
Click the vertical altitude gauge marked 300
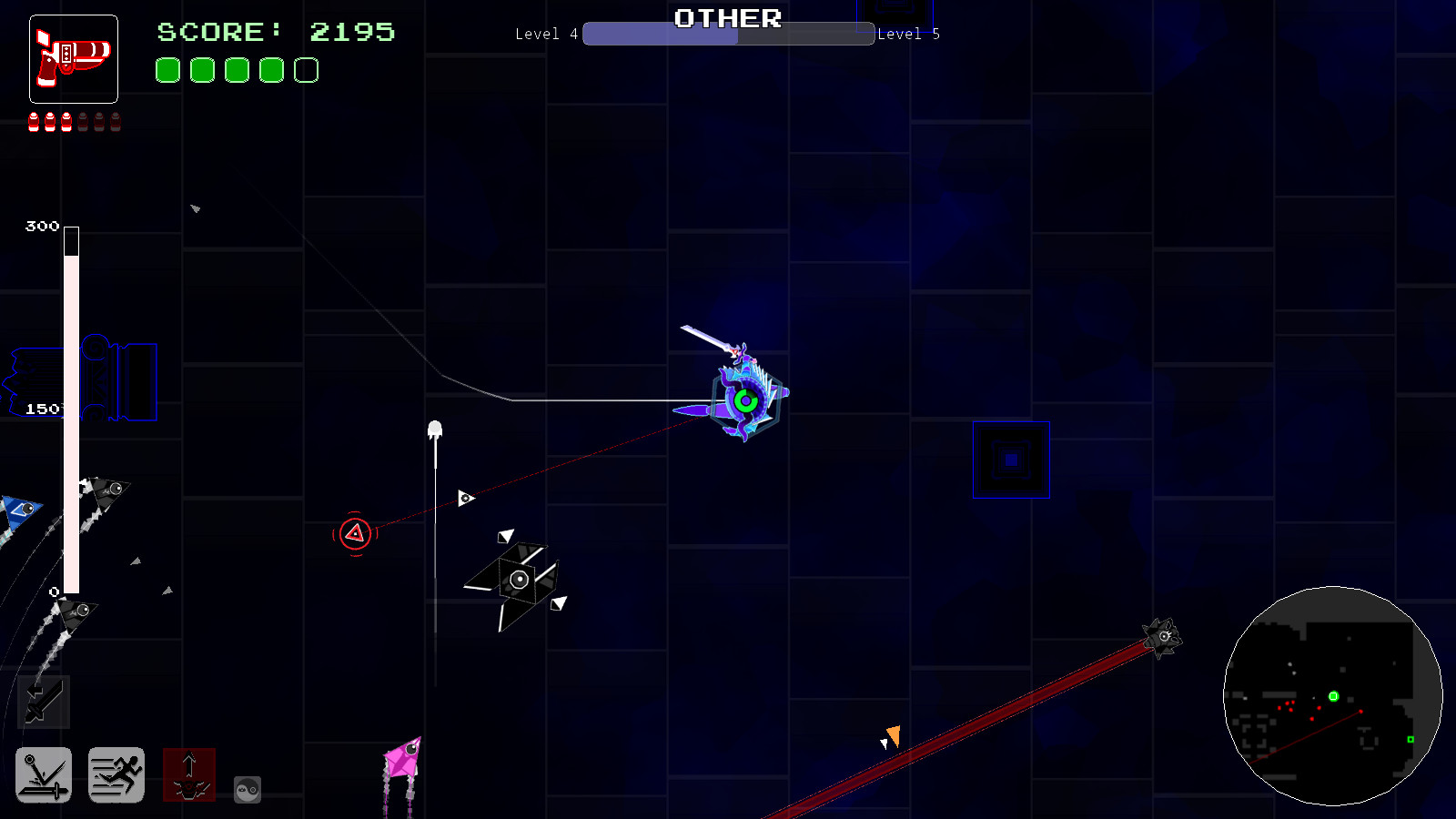[70, 409]
